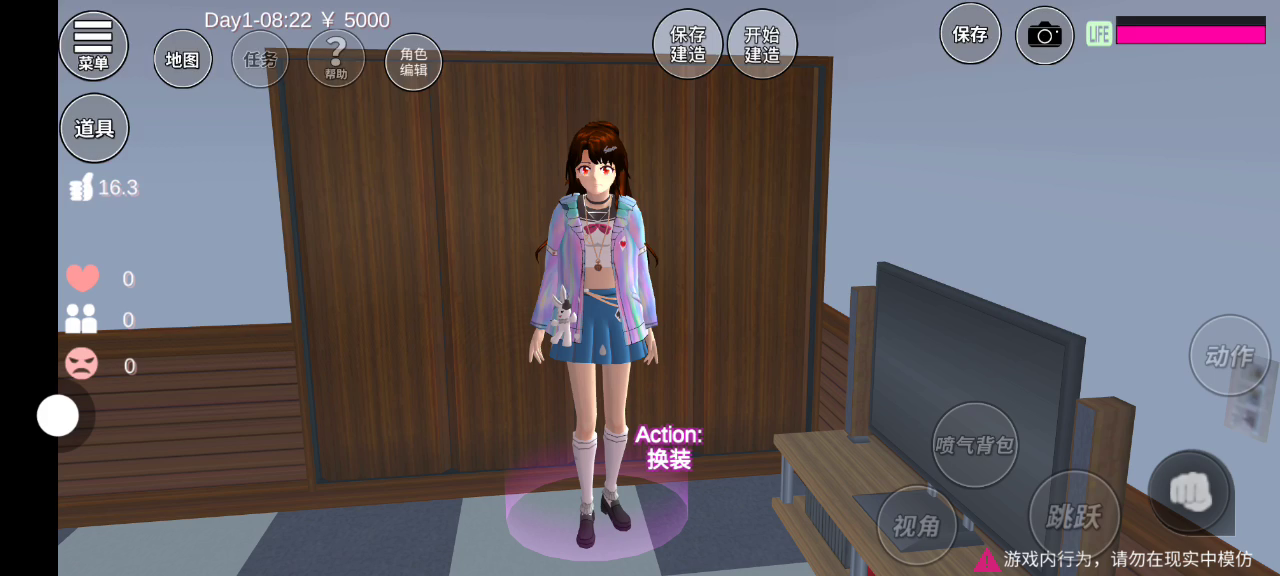Trigger the 换装 Action prompt
This screenshot has width=1280, height=576.
(668, 447)
